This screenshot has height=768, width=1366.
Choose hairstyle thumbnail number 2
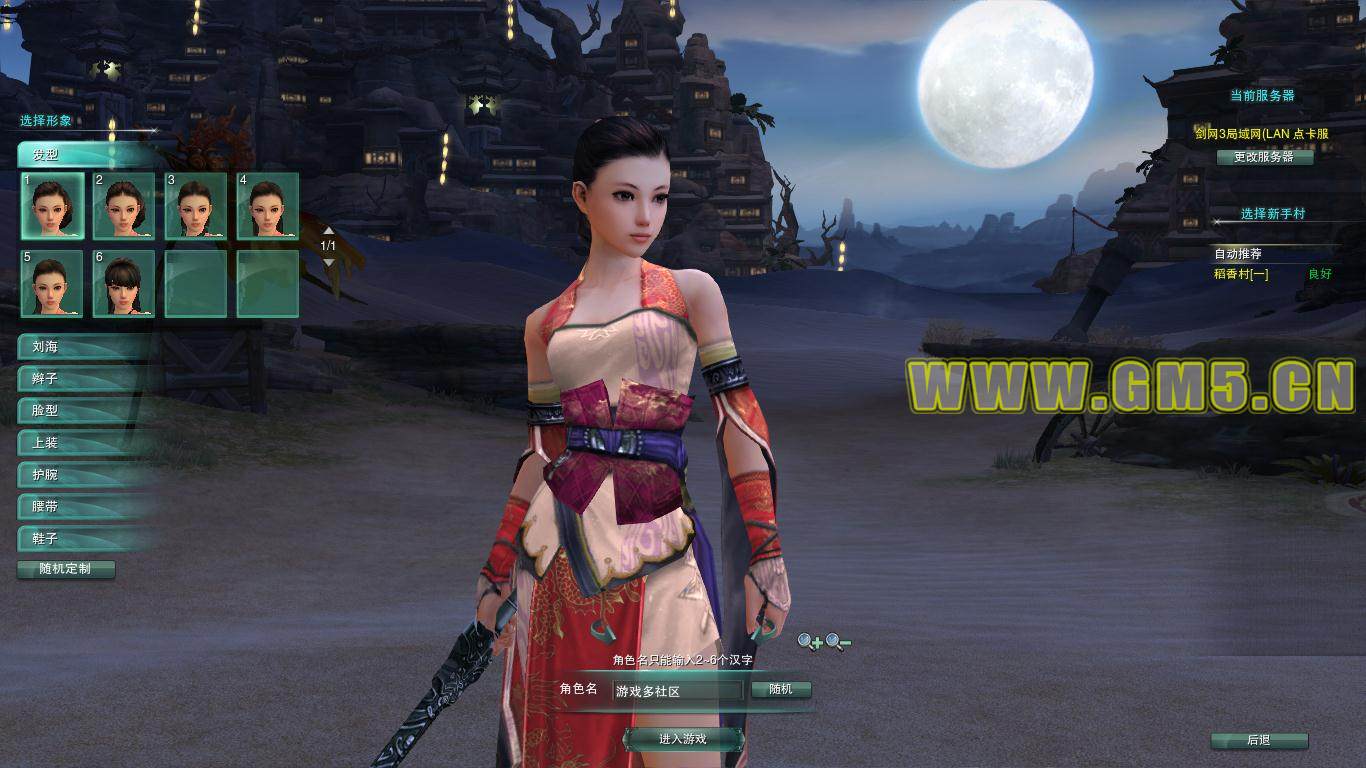point(124,205)
